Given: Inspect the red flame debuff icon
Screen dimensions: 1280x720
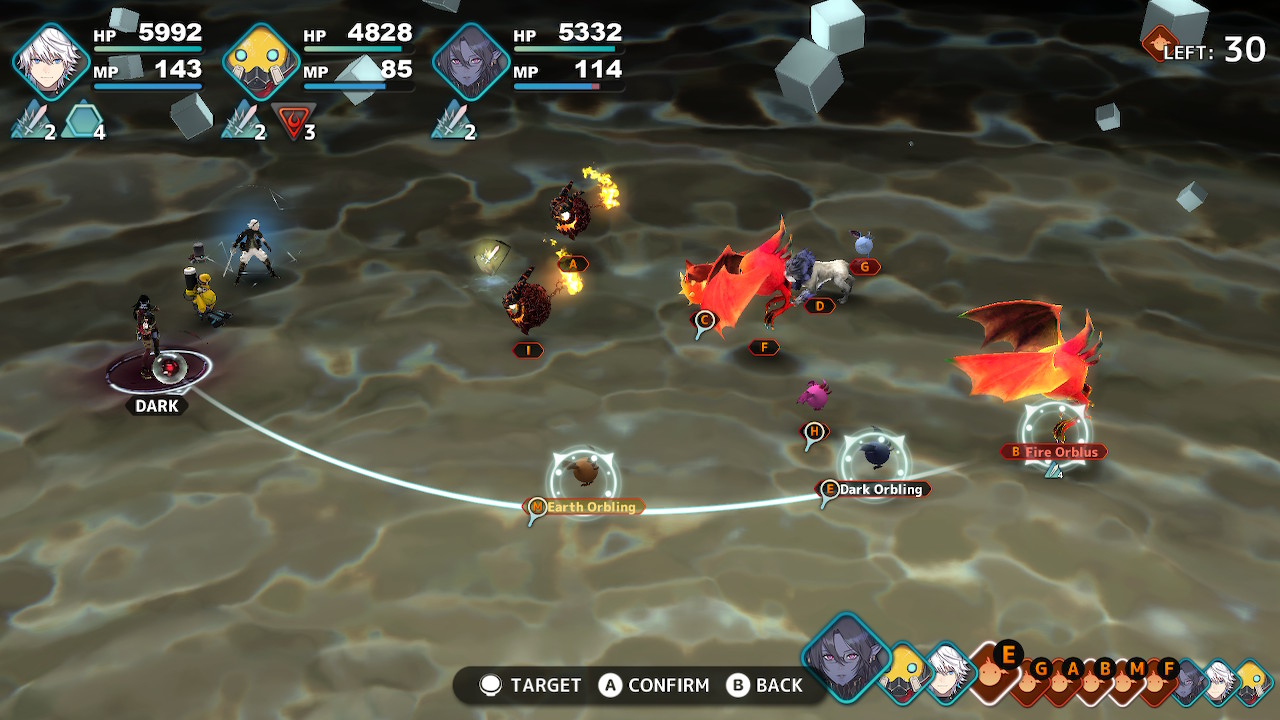Looking at the screenshot, I should point(292,122).
